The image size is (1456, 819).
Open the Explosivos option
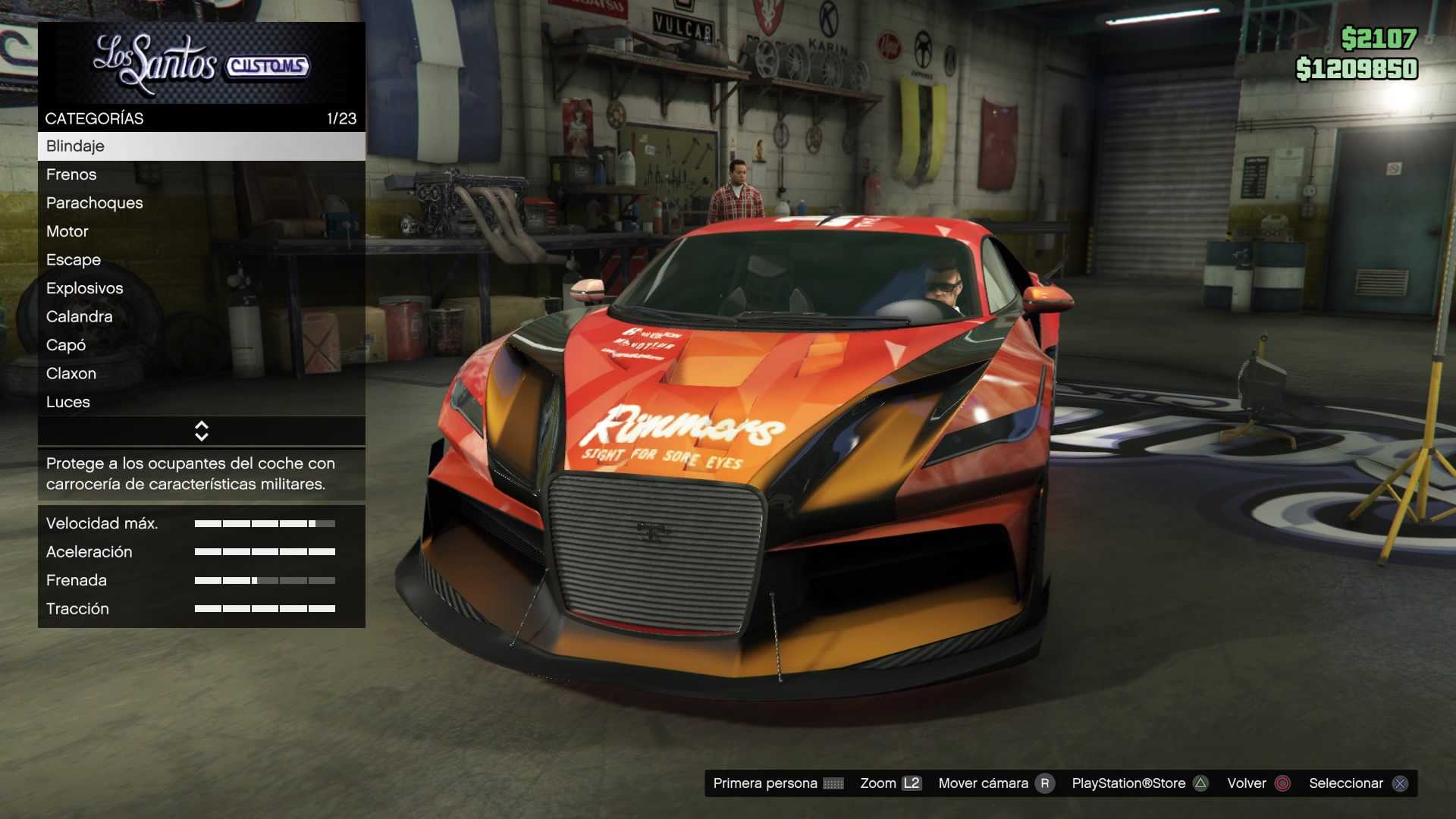point(201,288)
